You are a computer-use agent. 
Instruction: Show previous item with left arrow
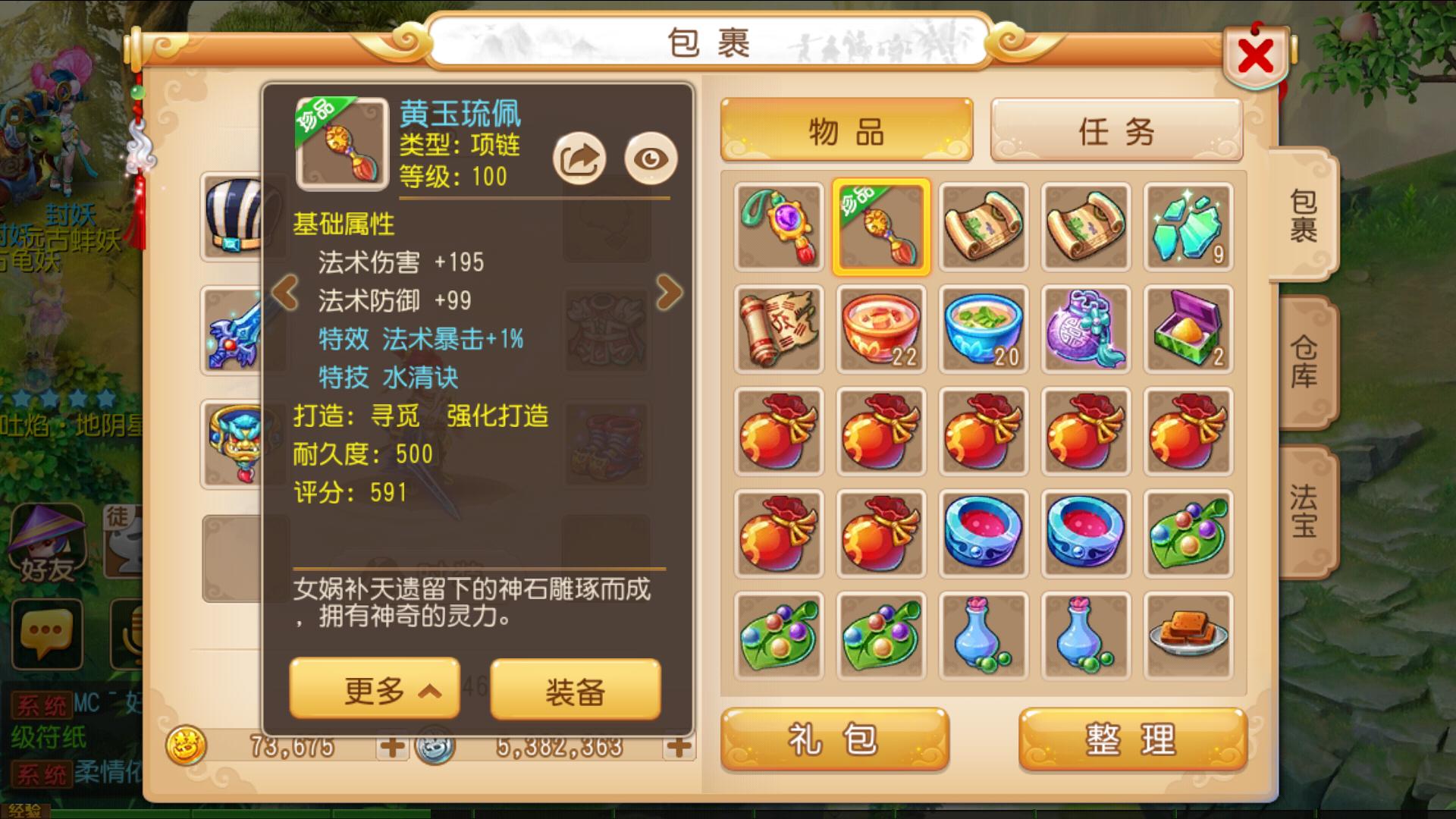pyautogui.click(x=285, y=292)
